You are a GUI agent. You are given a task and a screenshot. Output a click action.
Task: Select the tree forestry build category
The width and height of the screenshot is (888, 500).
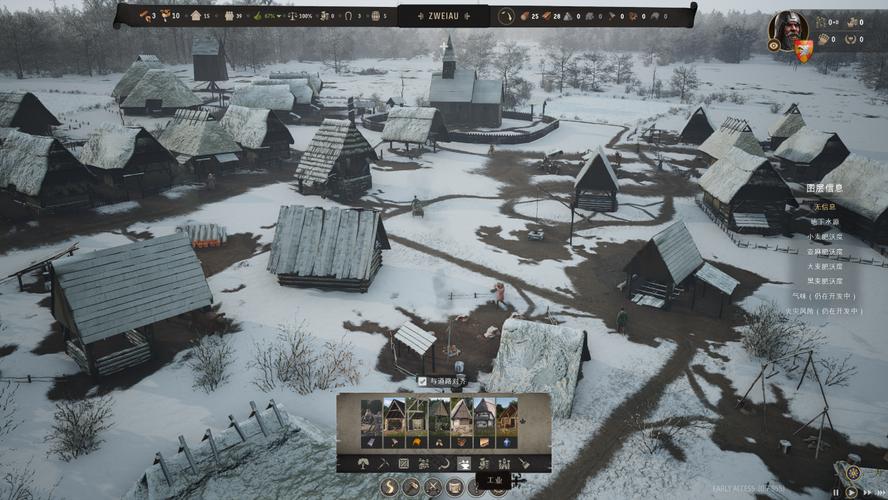click(365, 464)
